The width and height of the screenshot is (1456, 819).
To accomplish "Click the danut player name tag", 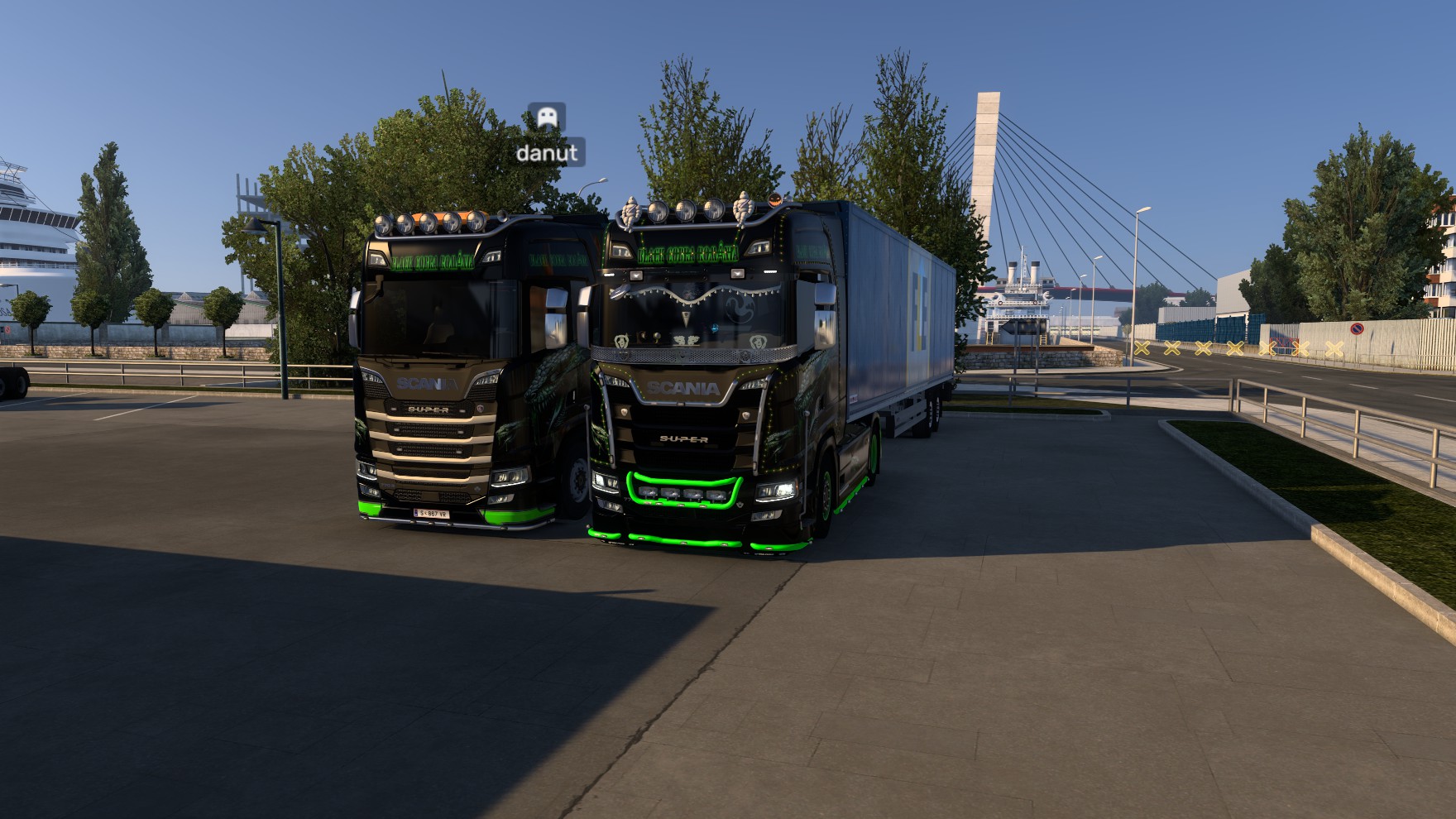I will pyautogui.click(x=547, y=153).
